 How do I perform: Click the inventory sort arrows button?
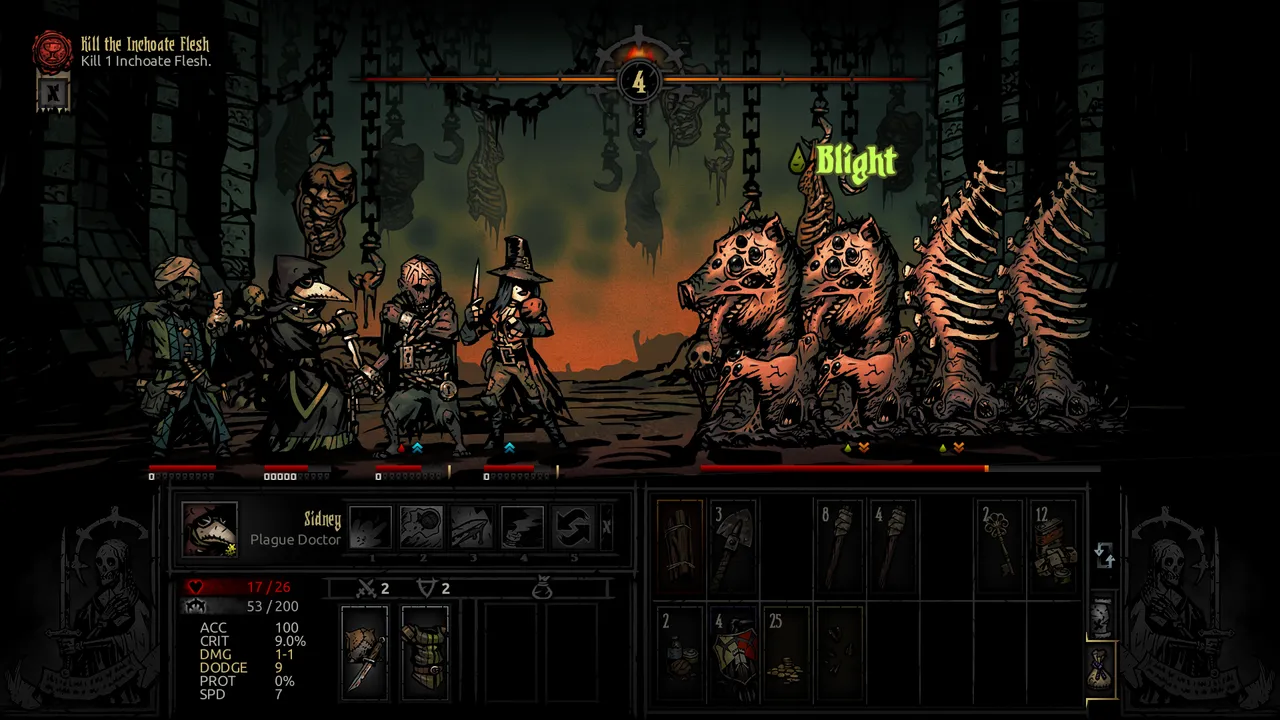1104,555
